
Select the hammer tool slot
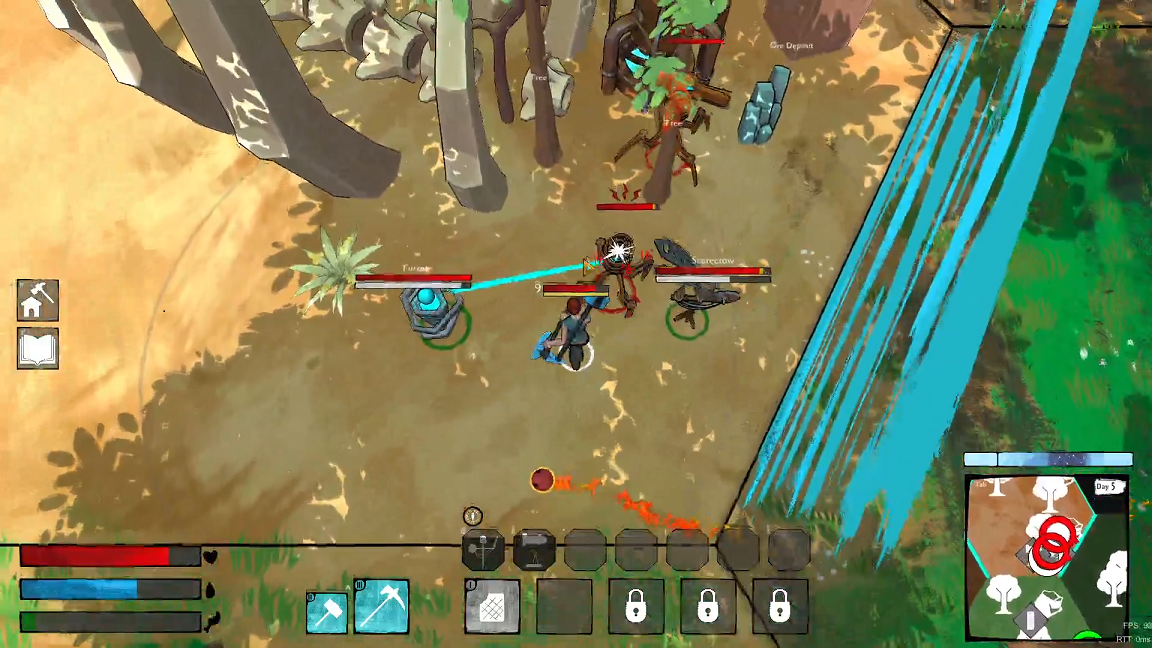click(x=327, y=611)
